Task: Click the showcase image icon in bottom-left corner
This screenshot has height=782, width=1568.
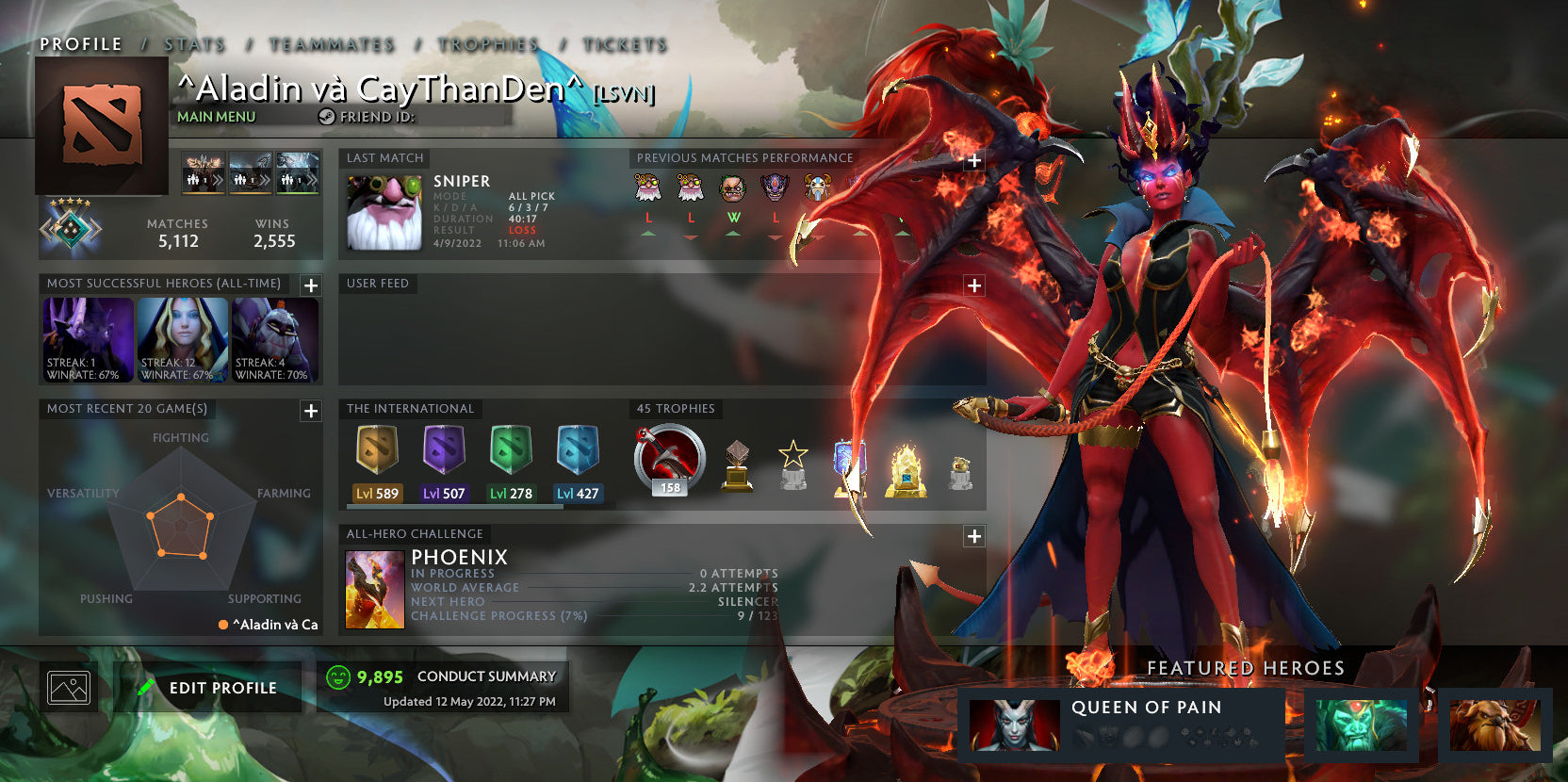Action: (x=68, y=687)
